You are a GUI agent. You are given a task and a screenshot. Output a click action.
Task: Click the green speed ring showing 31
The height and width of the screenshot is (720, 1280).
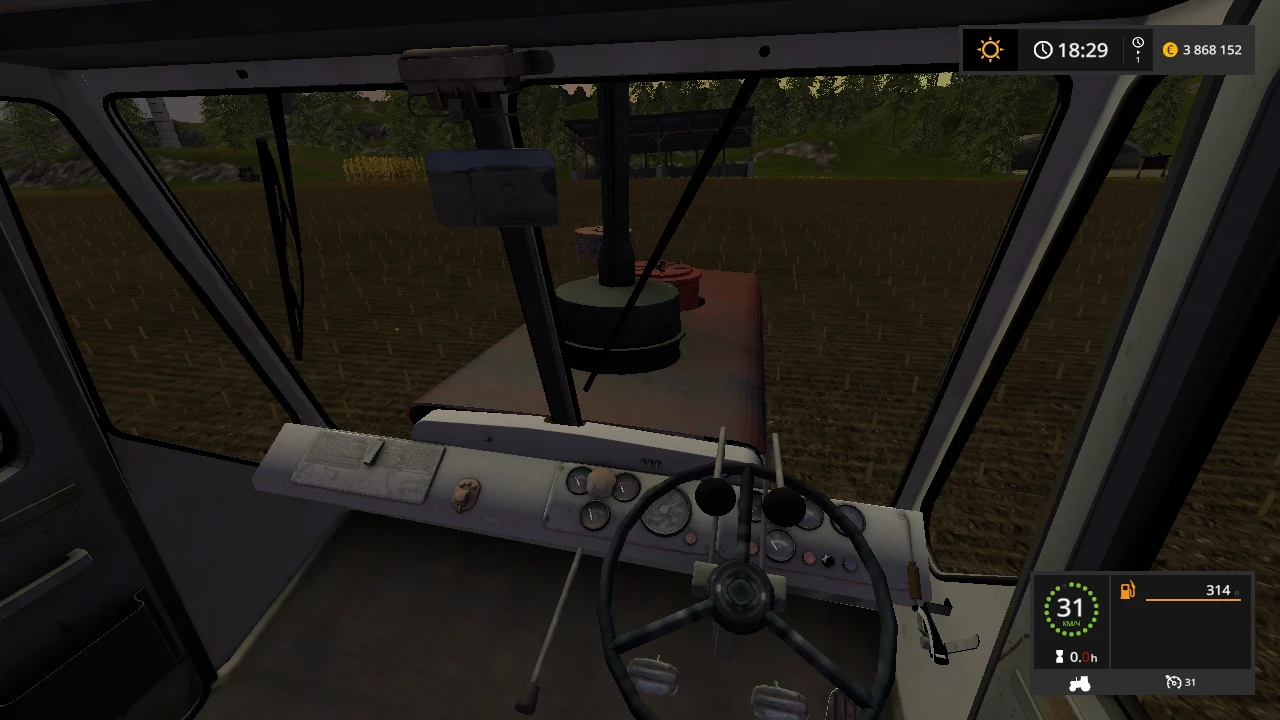click(1072, 608)
